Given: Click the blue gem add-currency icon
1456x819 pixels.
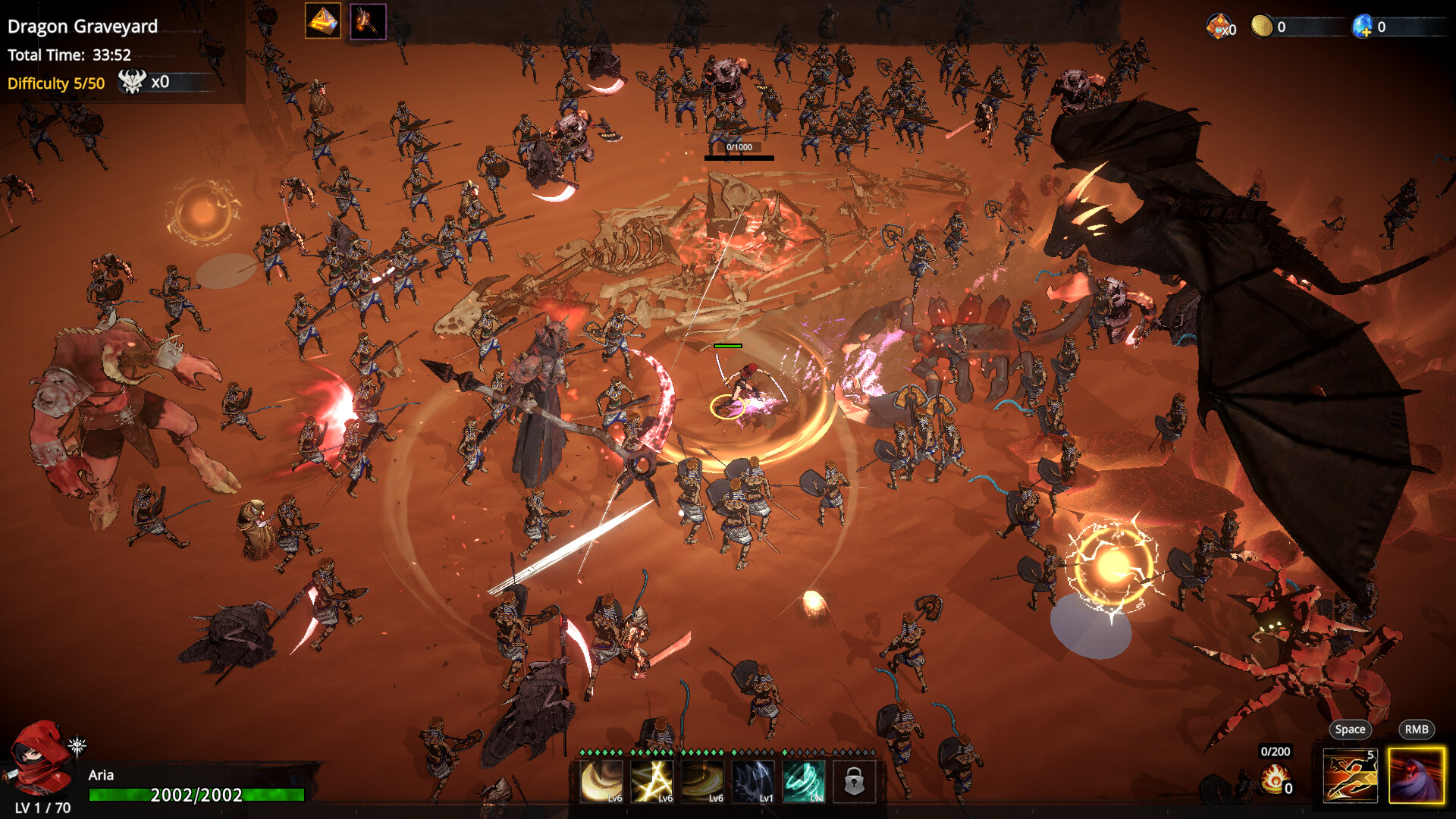Looking at the screenshot, I should [1363, 27].
